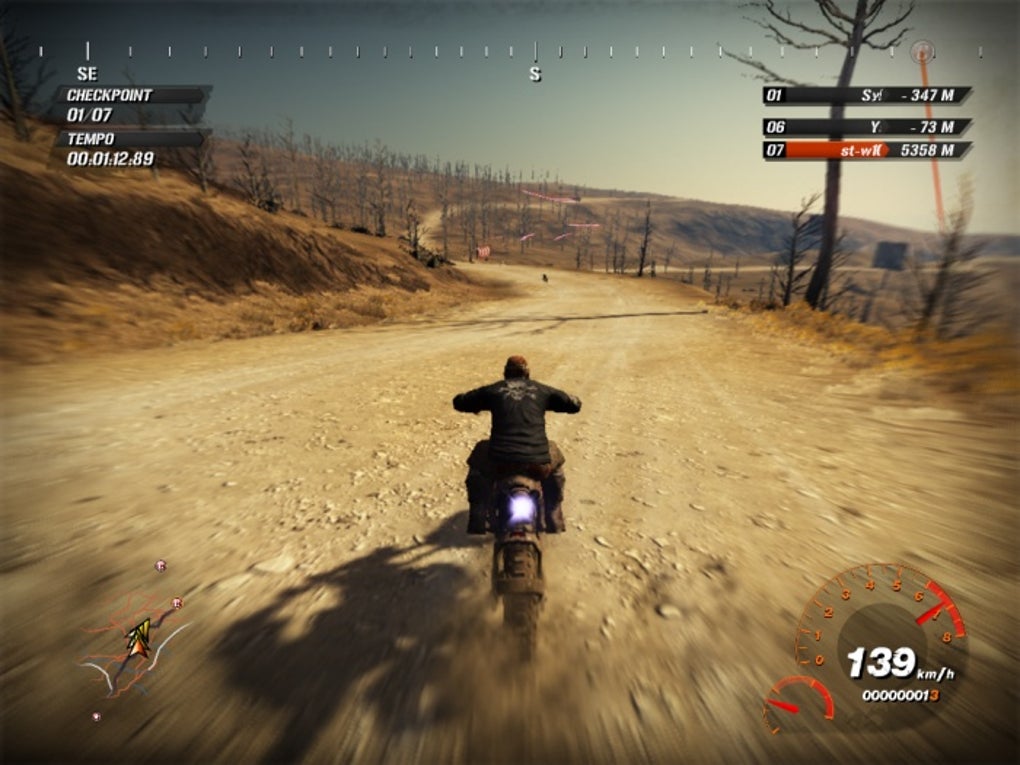This screenshot has height=765, width=1020.
Task: Click the circular waypoint marker on the compass
Action: click(923, 50)
